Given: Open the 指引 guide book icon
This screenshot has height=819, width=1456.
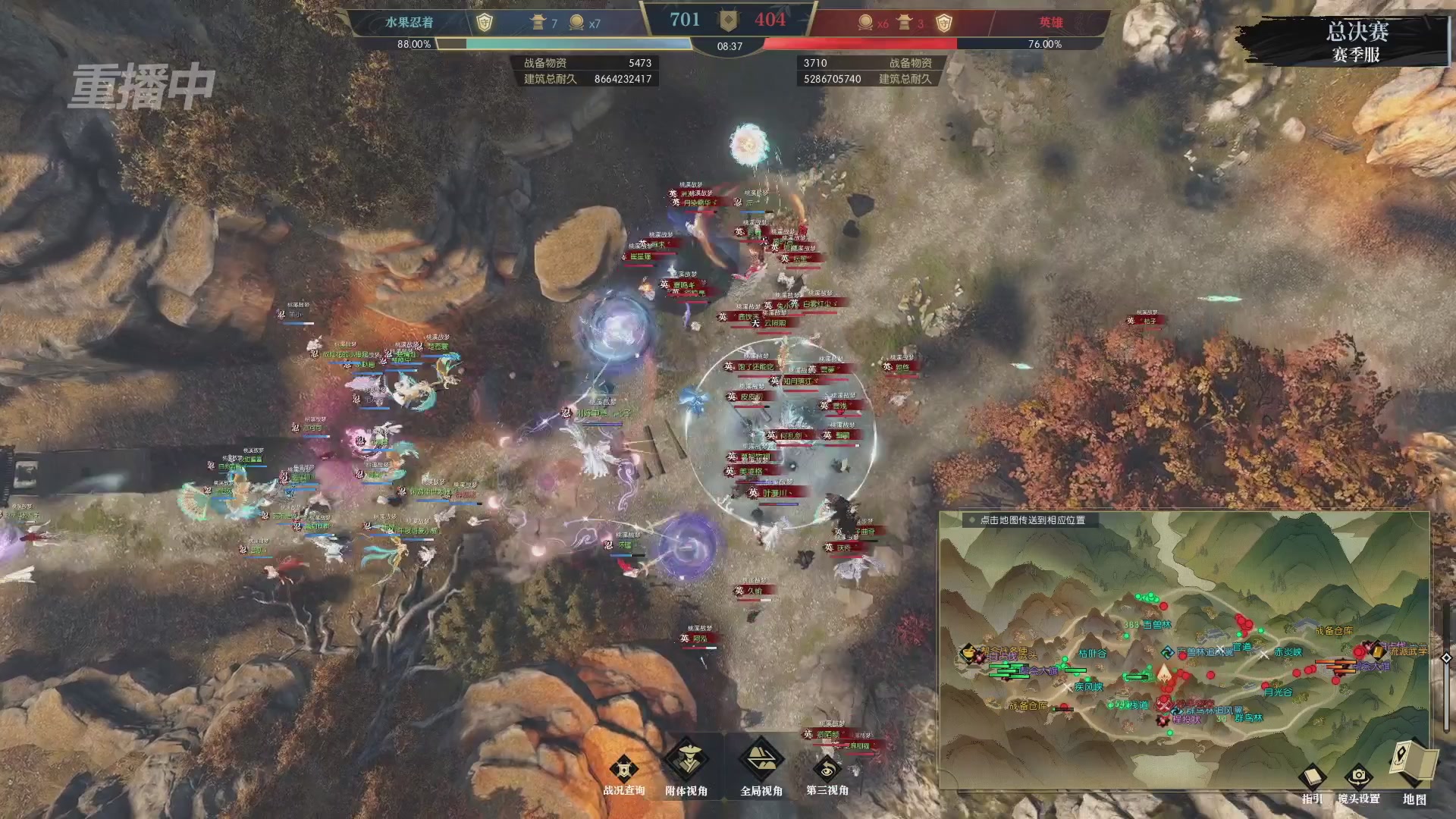Looking at the screenshot, I should tap(1312, 779).
